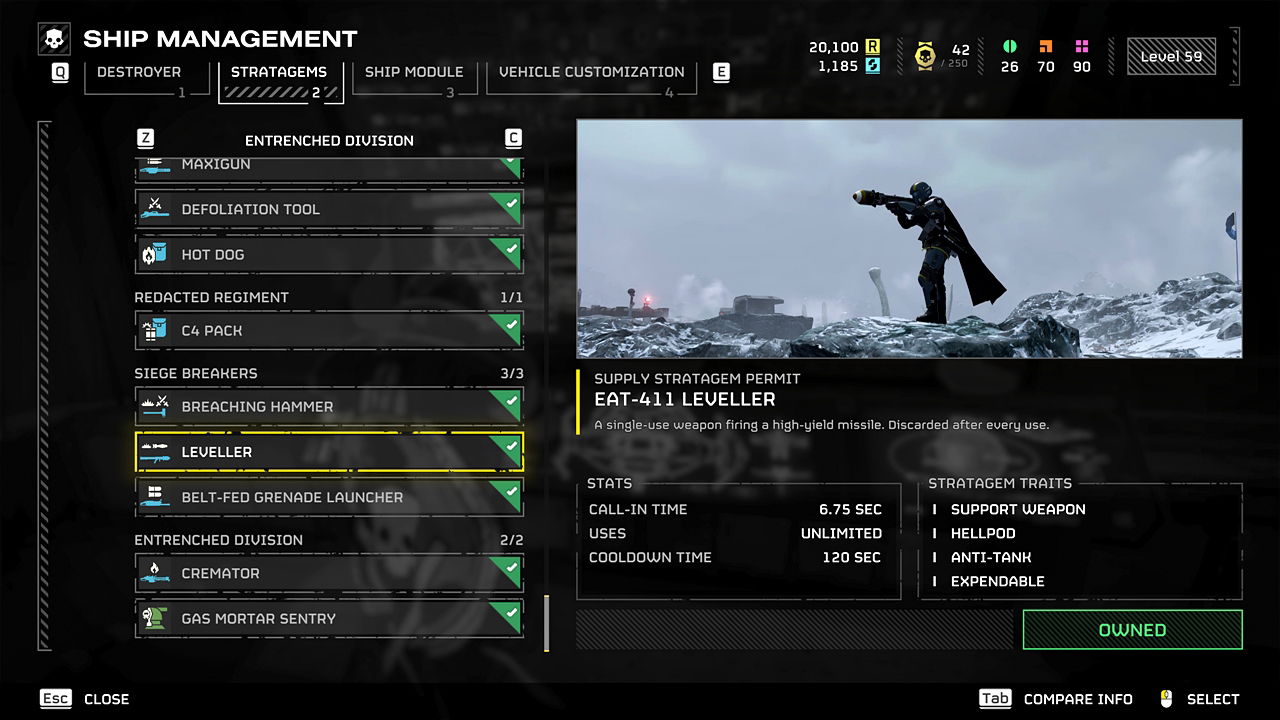Viewport: 1280px width, 720px height.
Task: Open the Stratagems tab
Action: (281, 73)
